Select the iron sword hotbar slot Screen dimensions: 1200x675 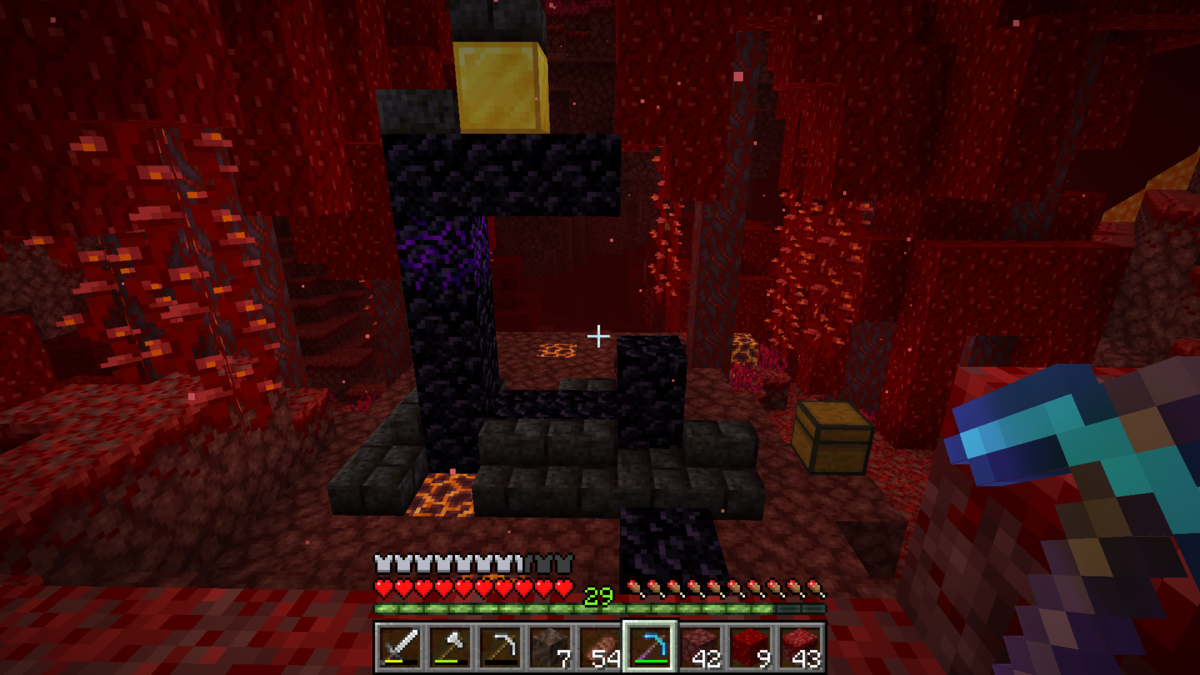399,647
